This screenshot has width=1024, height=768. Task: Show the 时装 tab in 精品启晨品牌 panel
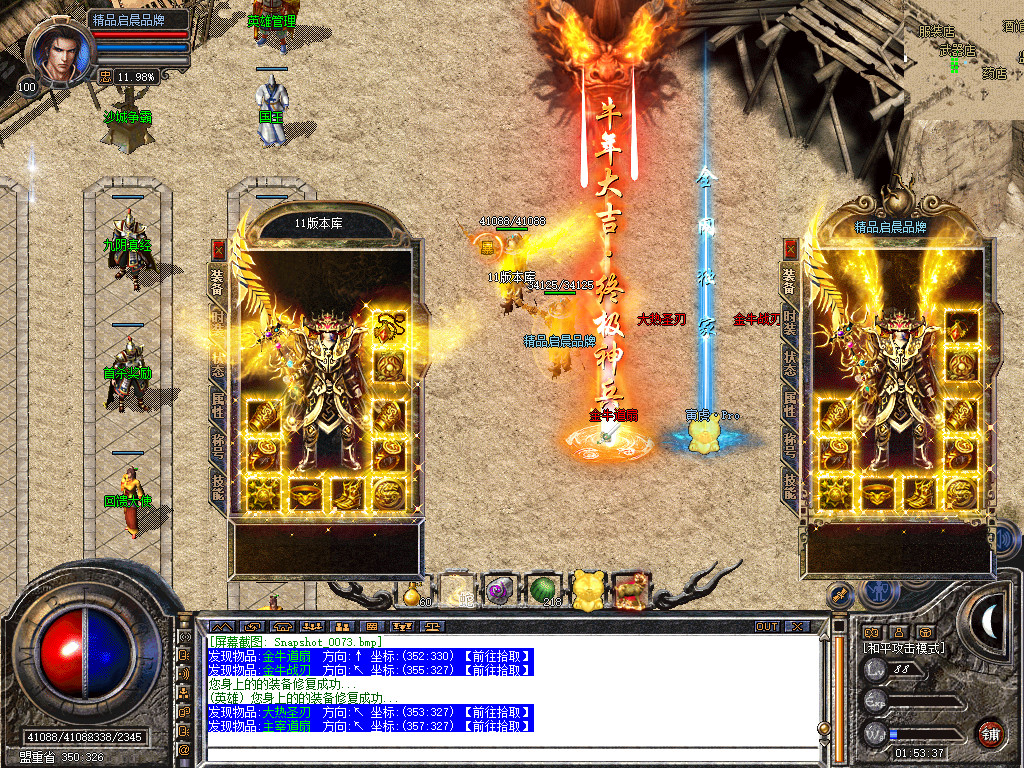coord(790,320)
